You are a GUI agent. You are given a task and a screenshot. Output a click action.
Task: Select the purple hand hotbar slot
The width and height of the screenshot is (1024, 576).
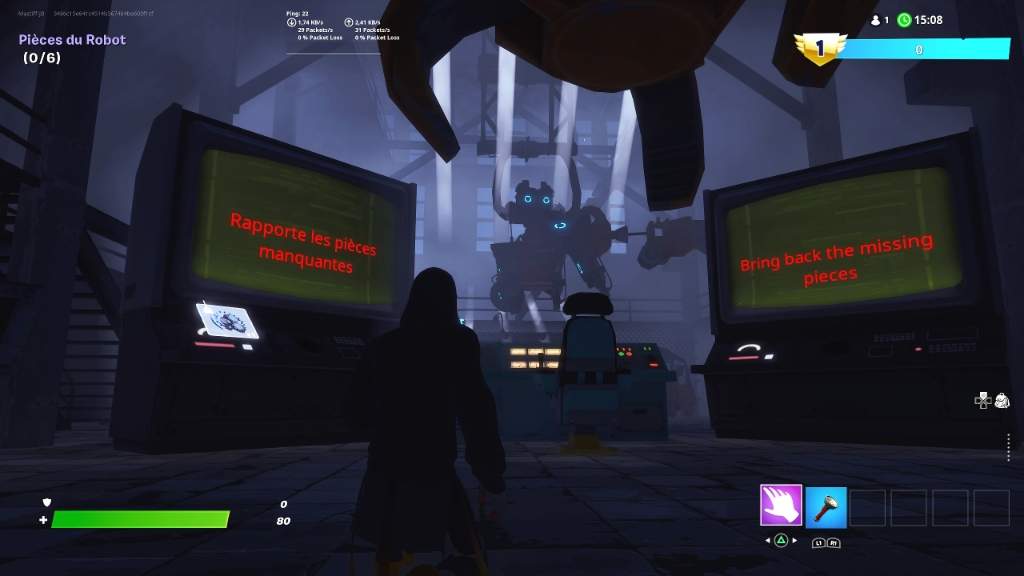point(780,506)
